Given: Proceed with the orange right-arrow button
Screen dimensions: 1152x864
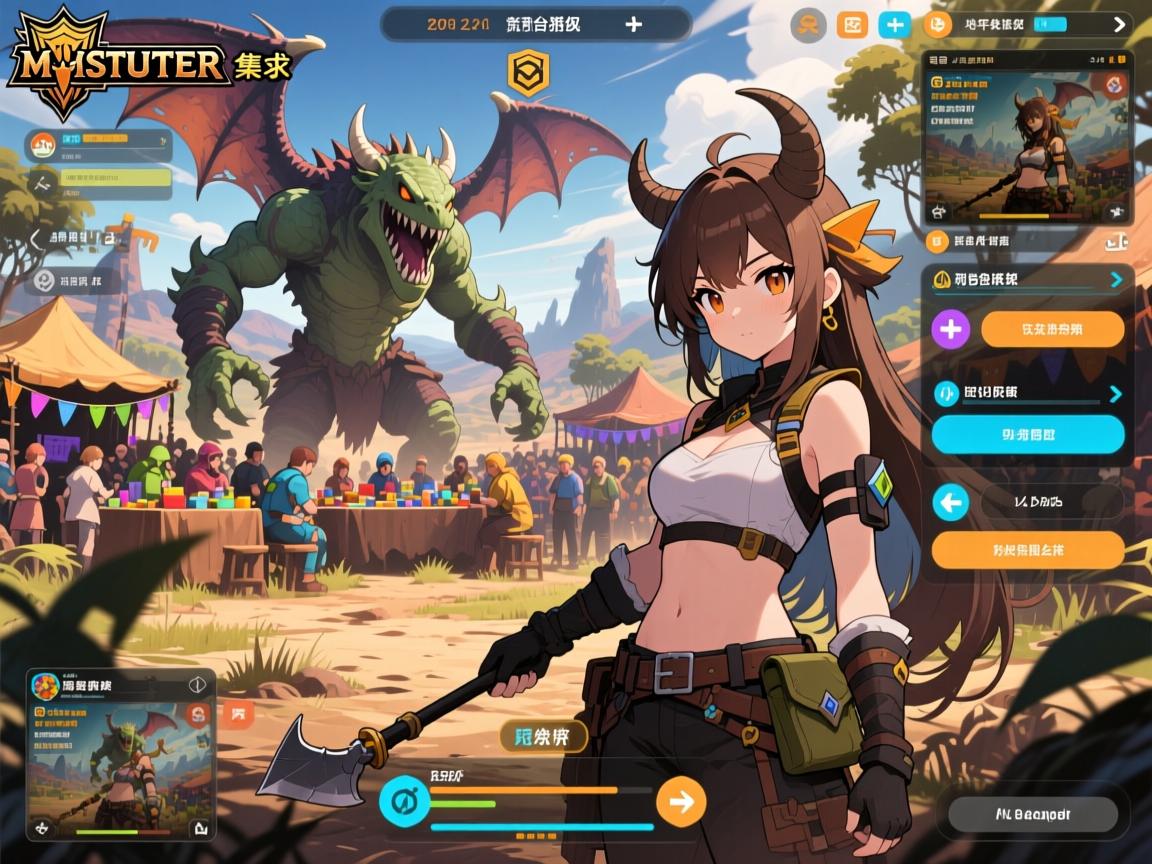Looking at the screenshot, I should (x=681, y=801).
